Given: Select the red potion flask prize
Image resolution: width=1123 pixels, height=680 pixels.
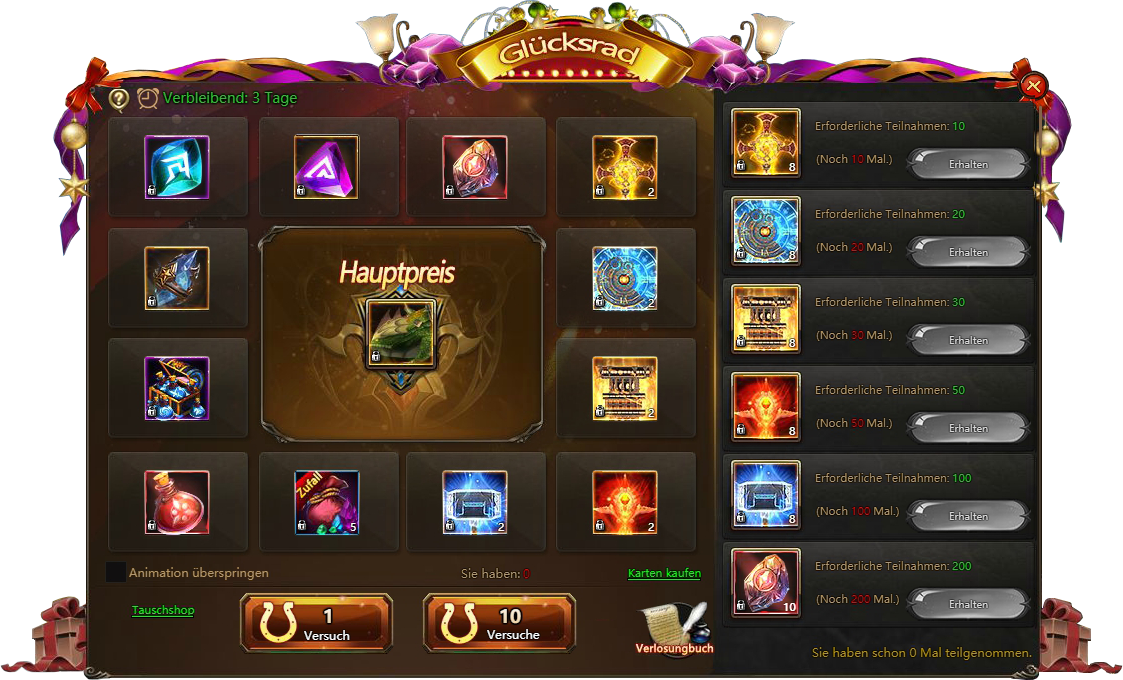Looking at the screenshot, I should pyautogui.click(x=177, y=502).
